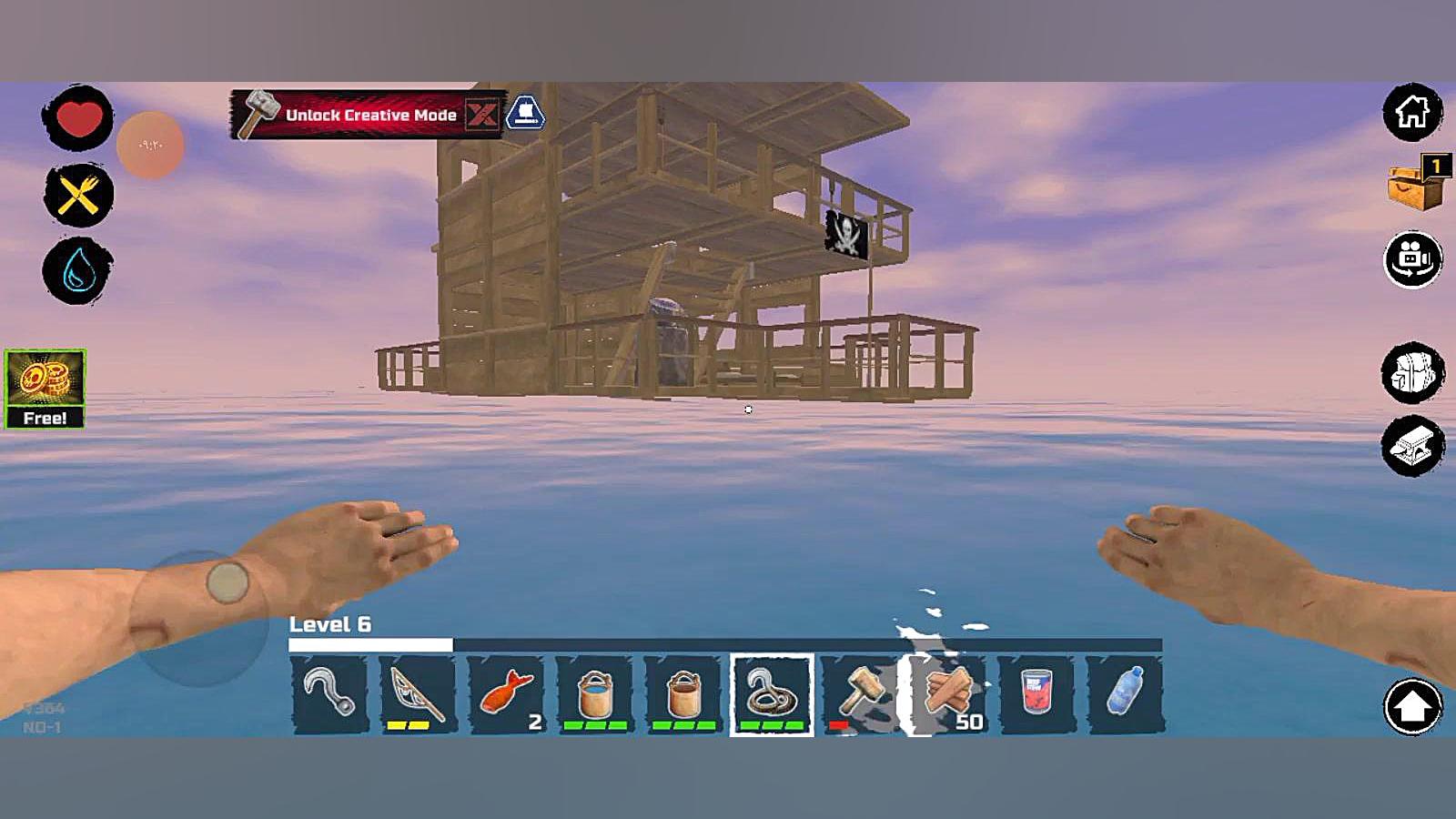Choose the raw fish slot
The image size is (1456, 819).
click(506, 694)
